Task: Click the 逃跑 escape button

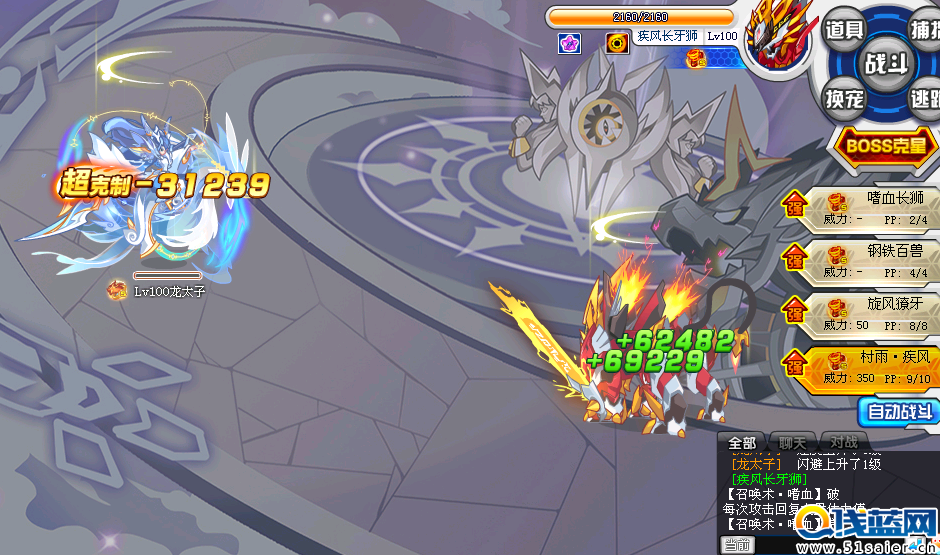Action: (x=924, y=98)
